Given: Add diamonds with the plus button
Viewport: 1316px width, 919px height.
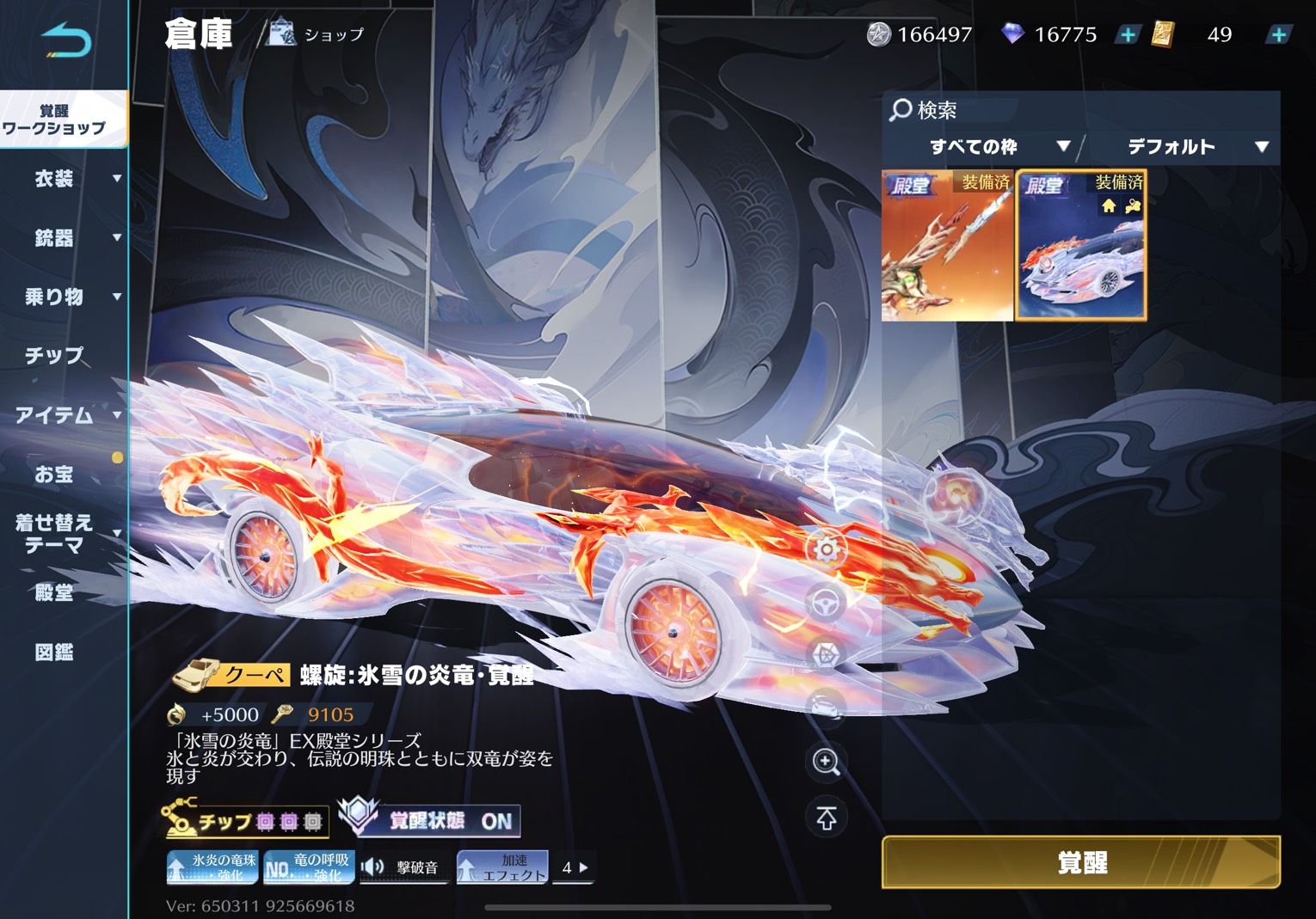Looking at the screenshot, I should tap(1127, 34).
